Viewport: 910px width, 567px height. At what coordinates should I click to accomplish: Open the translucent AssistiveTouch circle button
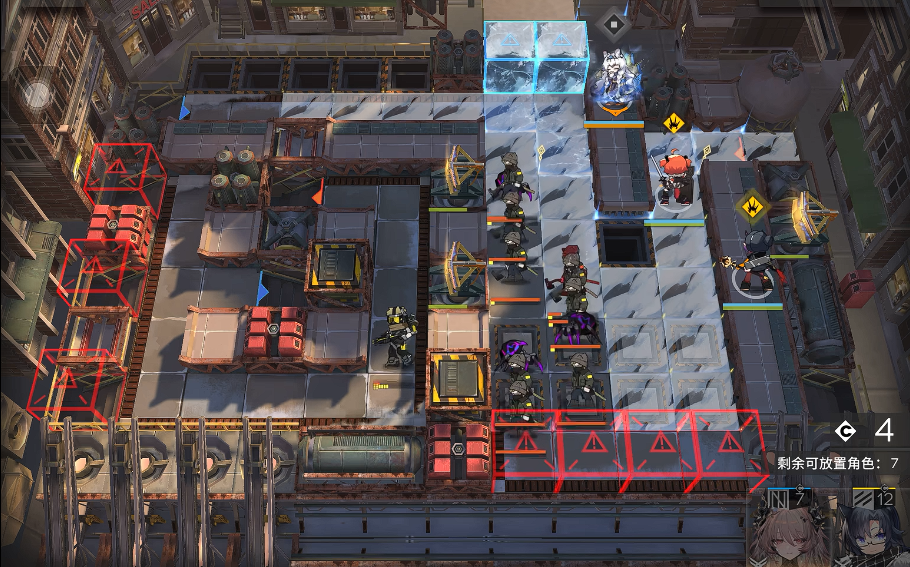37,95
